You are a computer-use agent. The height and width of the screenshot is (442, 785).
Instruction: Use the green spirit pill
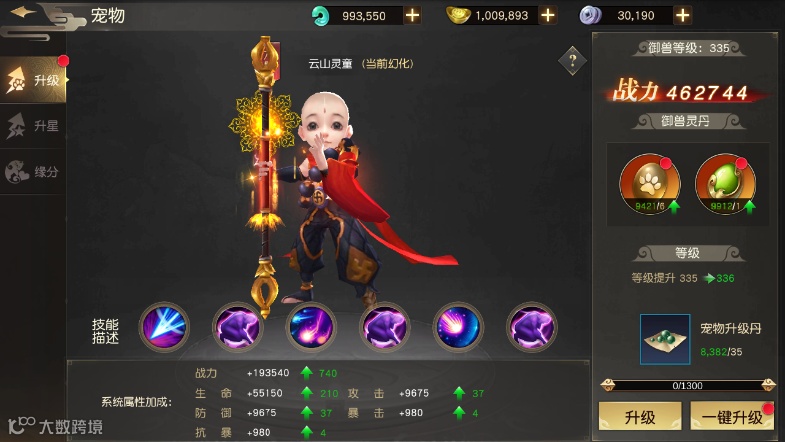coord(724,180)
